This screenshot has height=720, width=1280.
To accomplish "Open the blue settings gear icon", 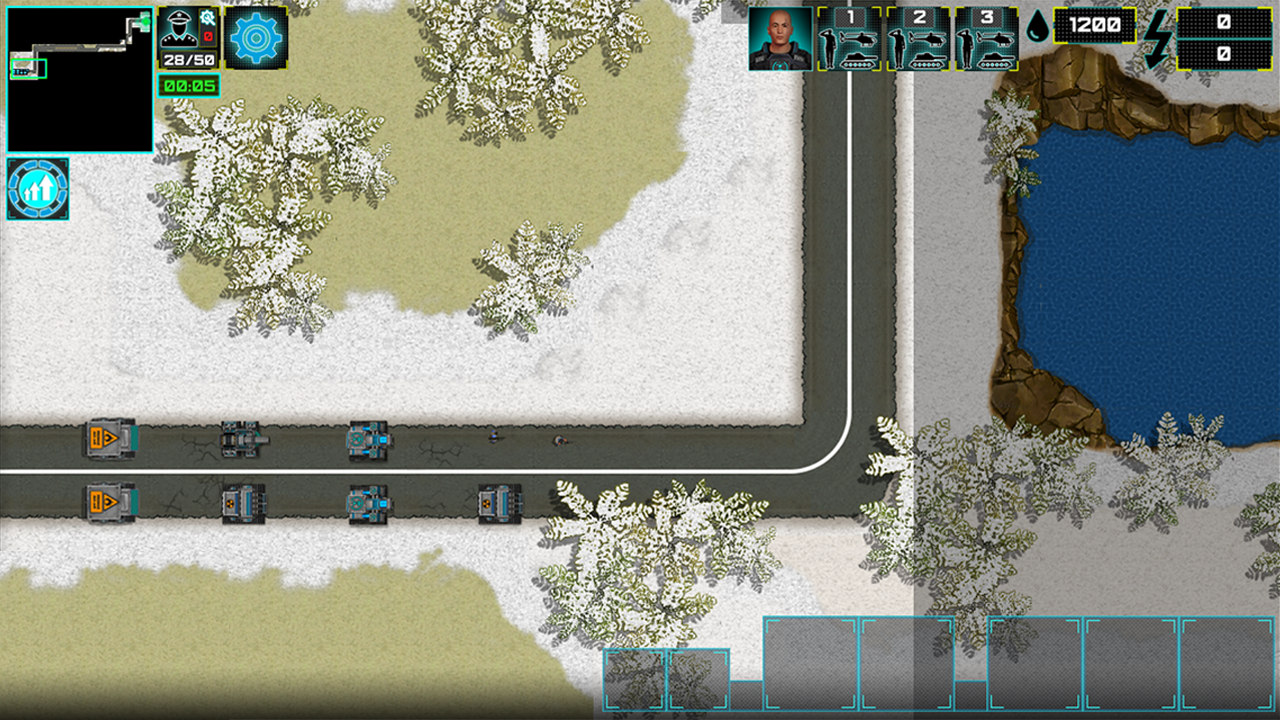I will (x=255, y=37).
